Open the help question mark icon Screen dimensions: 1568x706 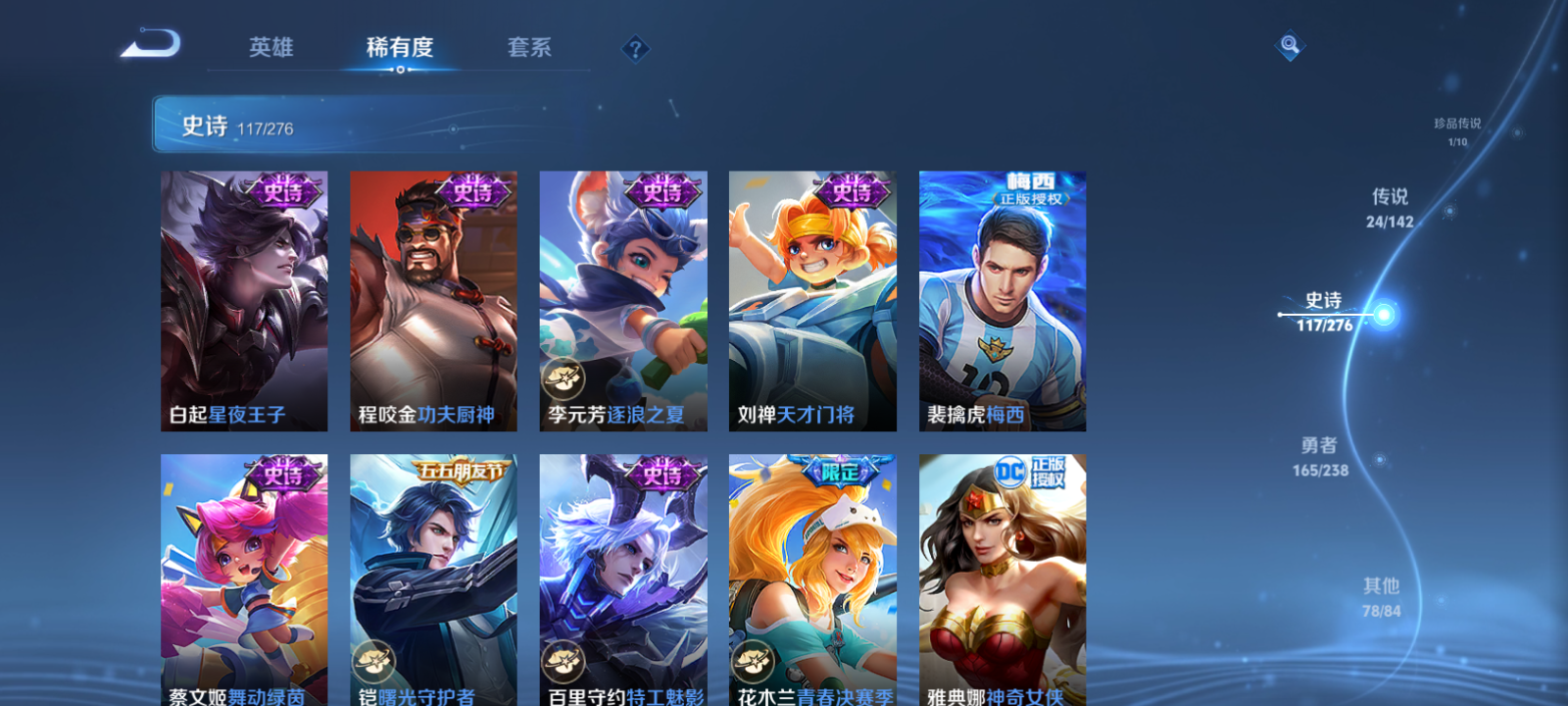638,48
